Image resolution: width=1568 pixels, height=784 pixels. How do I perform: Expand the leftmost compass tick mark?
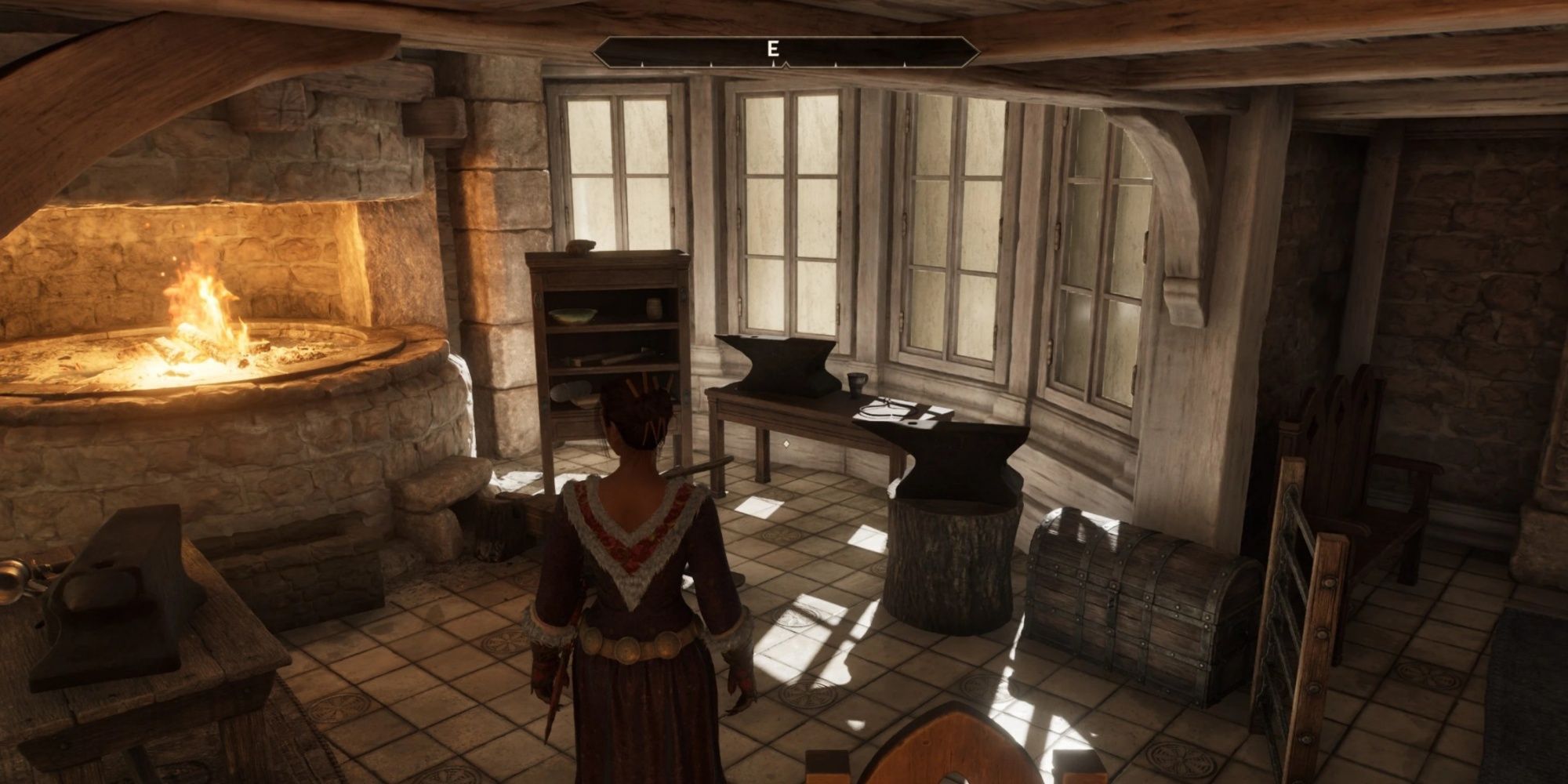(x=642, y=64)
